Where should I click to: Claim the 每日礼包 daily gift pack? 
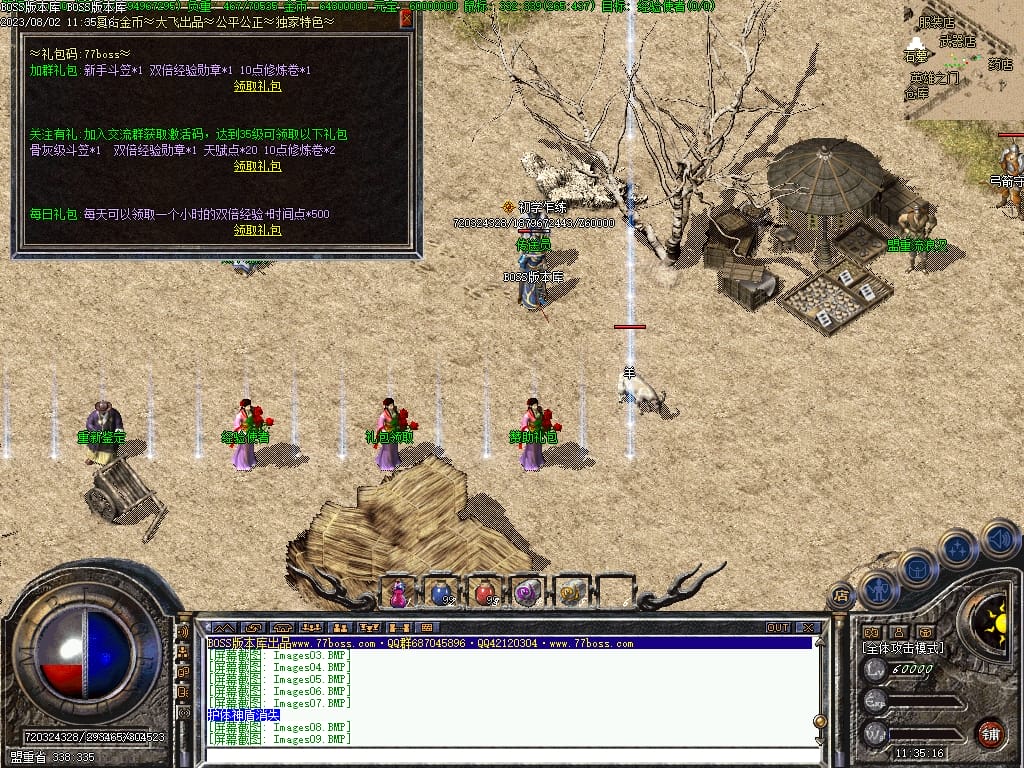(257, 230)
